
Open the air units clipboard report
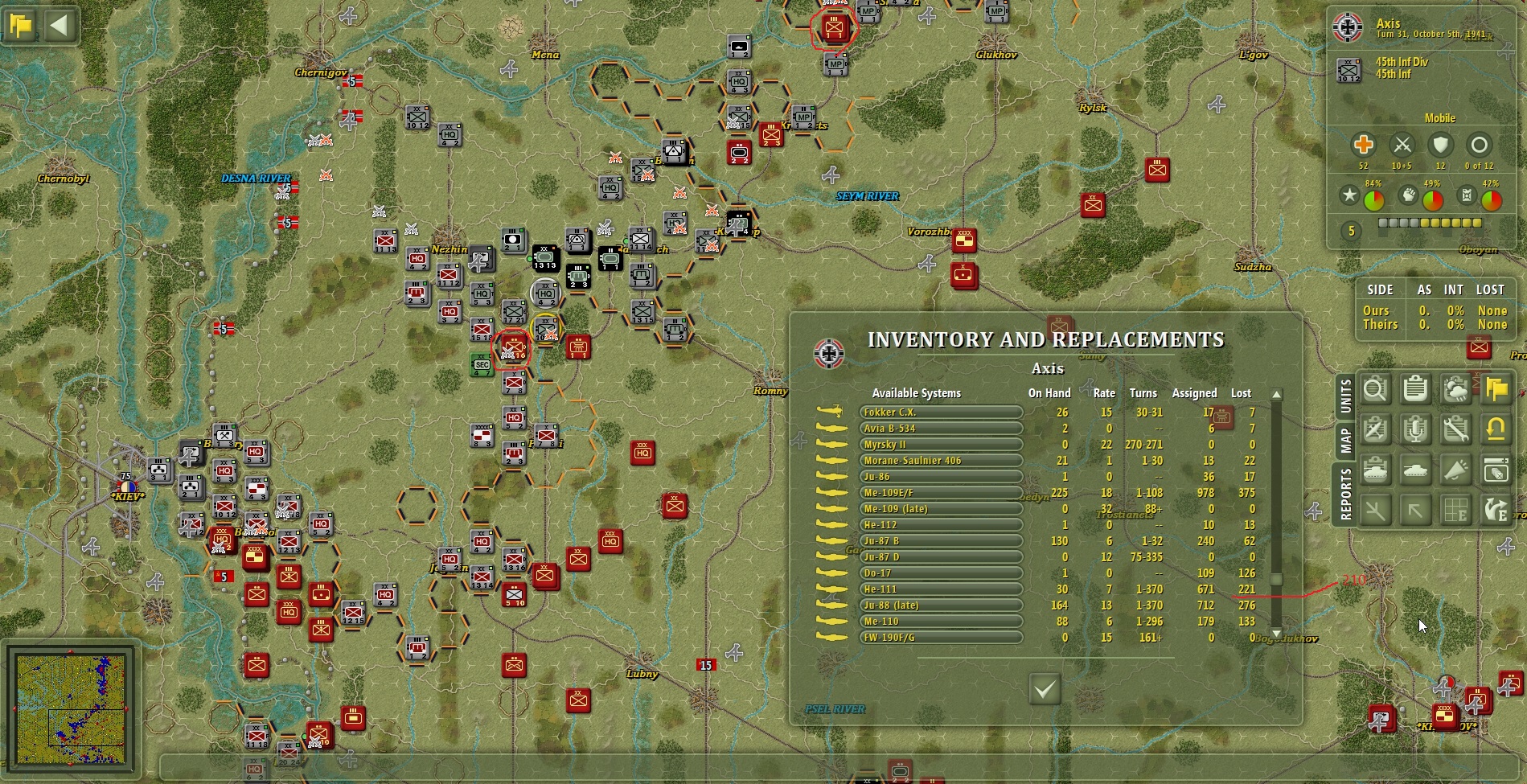click(x=1376, y=430)
